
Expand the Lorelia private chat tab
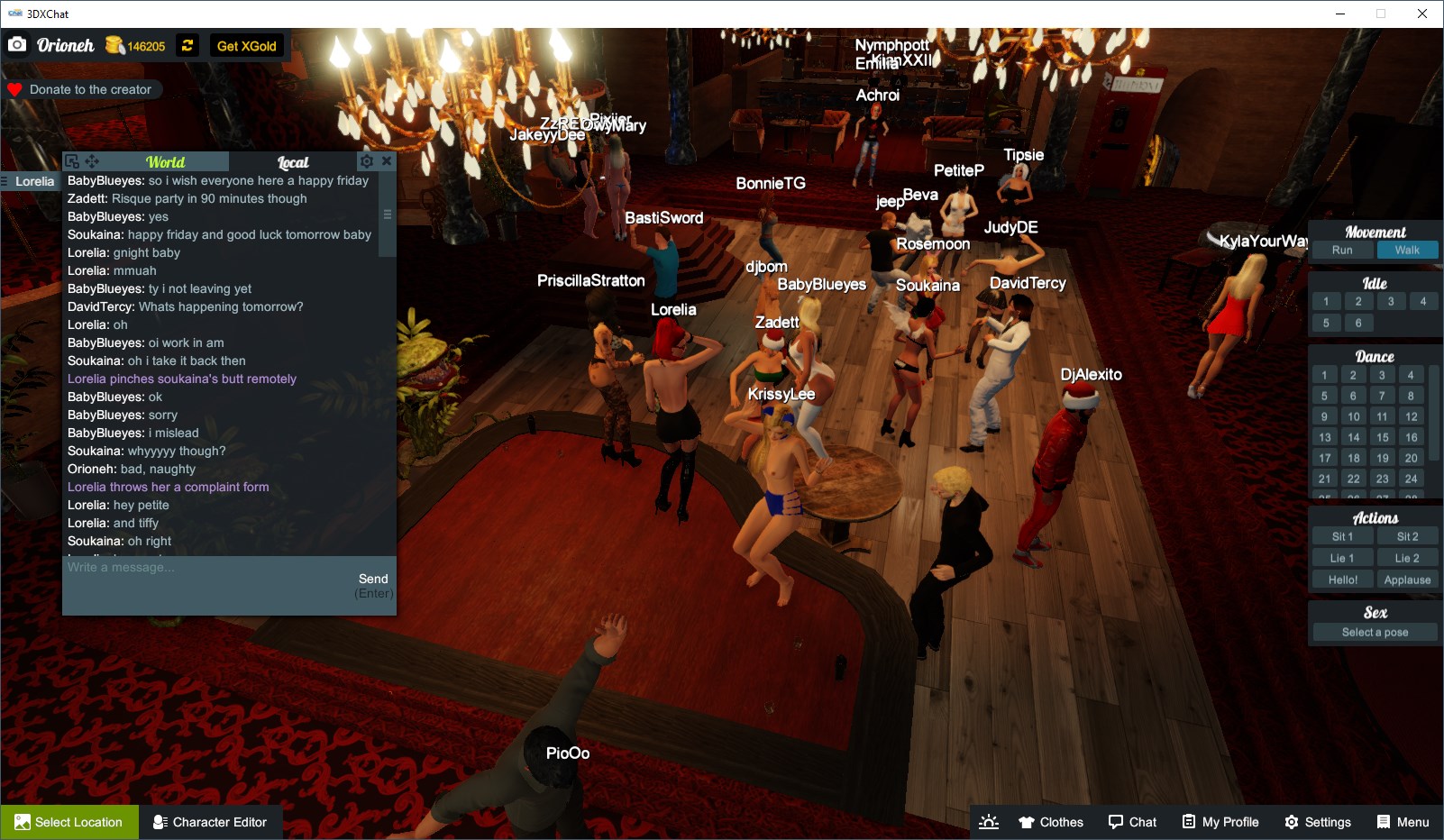click(x=33, y=181)
